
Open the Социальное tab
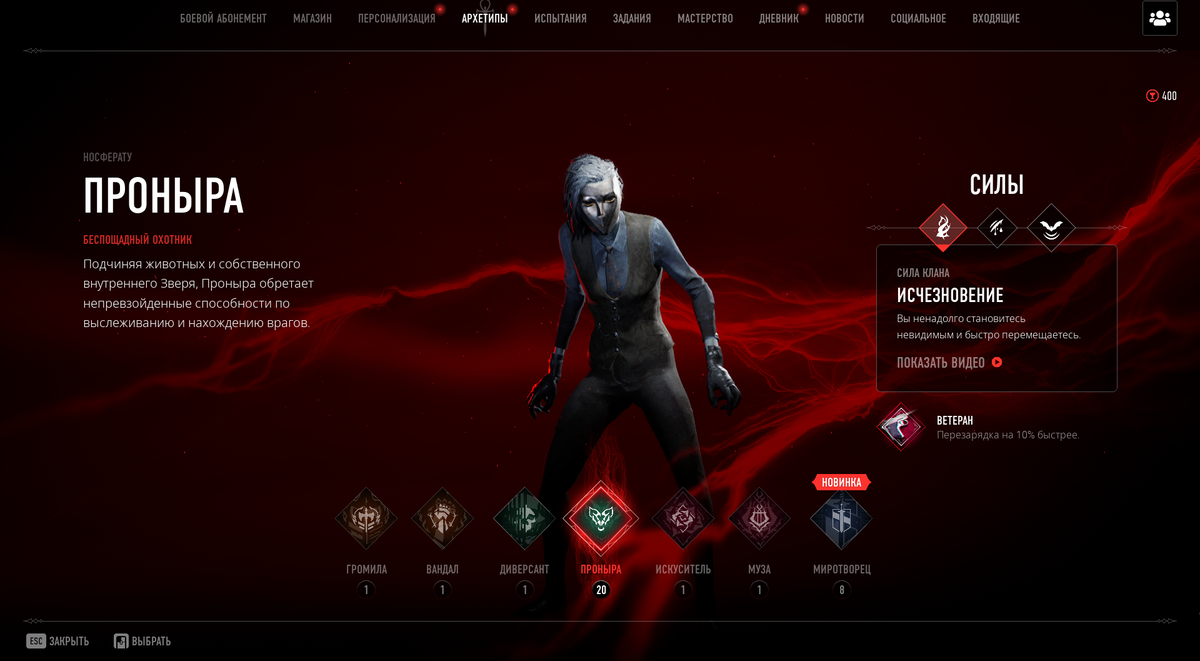[918, 18]
